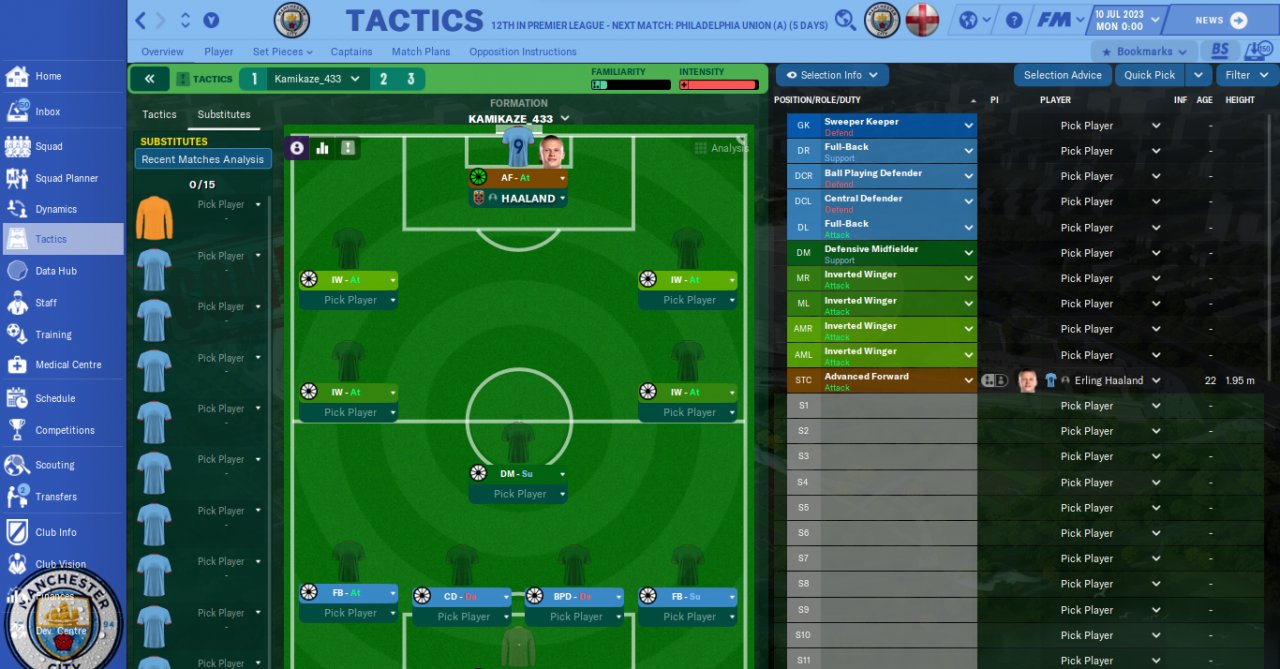Switch to tactic slot 2
Viewport: 1280px width, 669px height.
point(383,79)
